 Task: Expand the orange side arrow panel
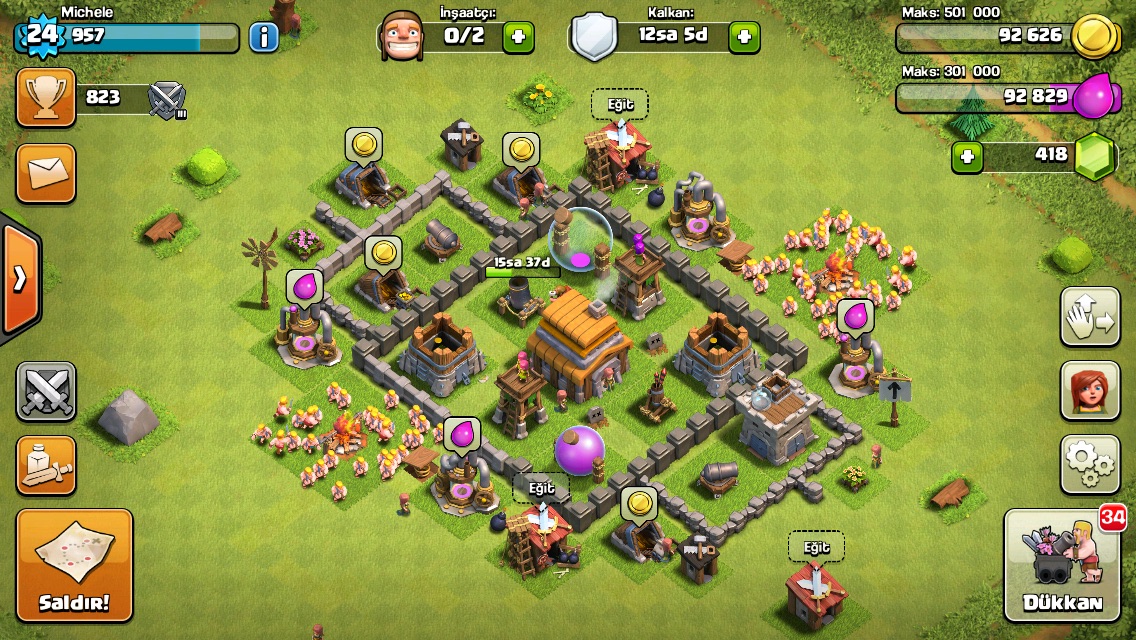[20, 278]
